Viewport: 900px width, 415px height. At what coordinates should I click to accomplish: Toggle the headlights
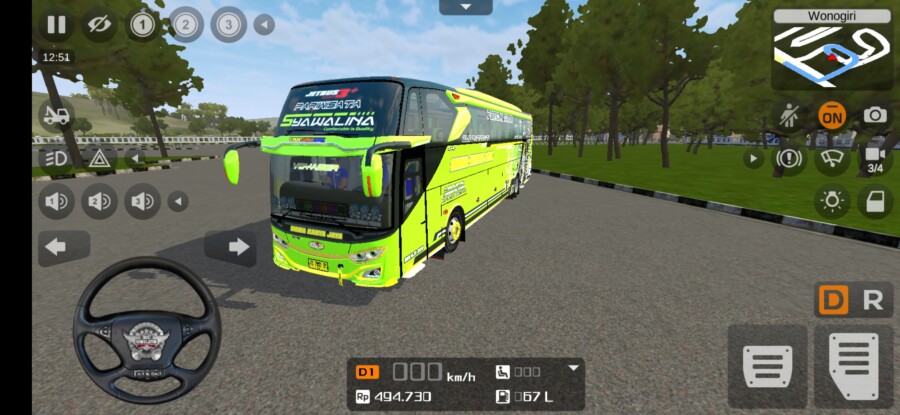coord(56,158)
